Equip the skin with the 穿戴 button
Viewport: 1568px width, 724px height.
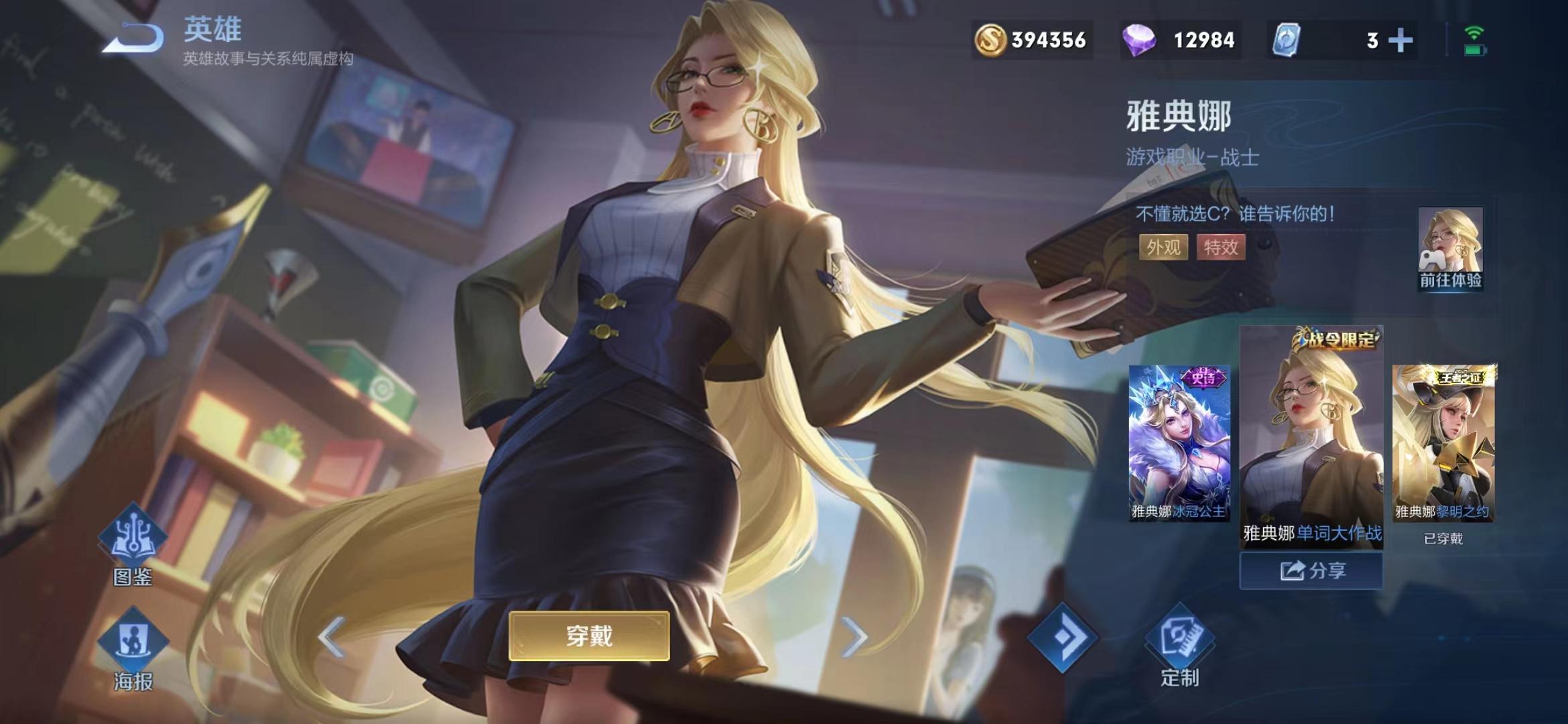[589, 636]
